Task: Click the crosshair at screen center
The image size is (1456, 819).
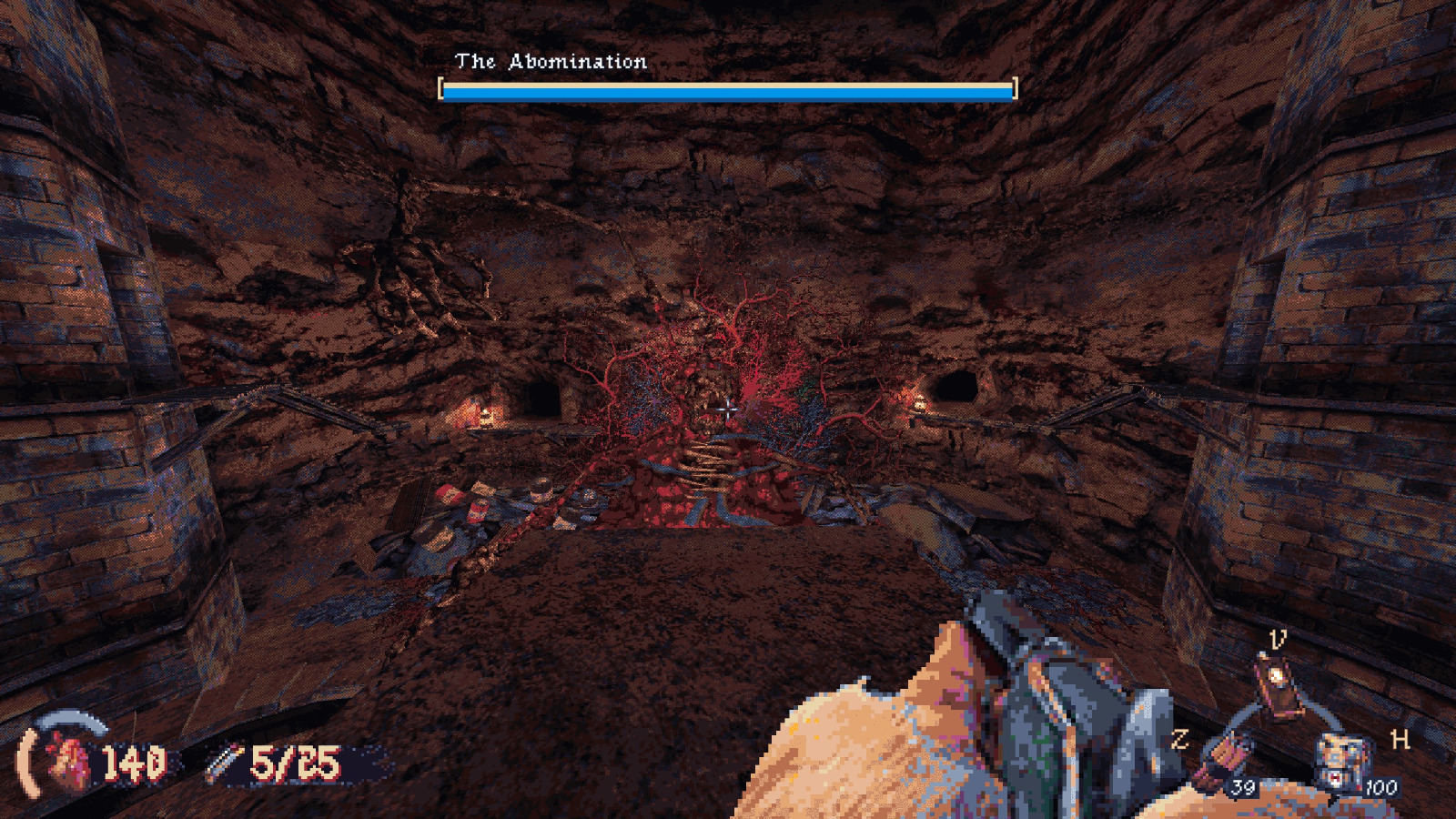Action: click(x=728, y=409)
